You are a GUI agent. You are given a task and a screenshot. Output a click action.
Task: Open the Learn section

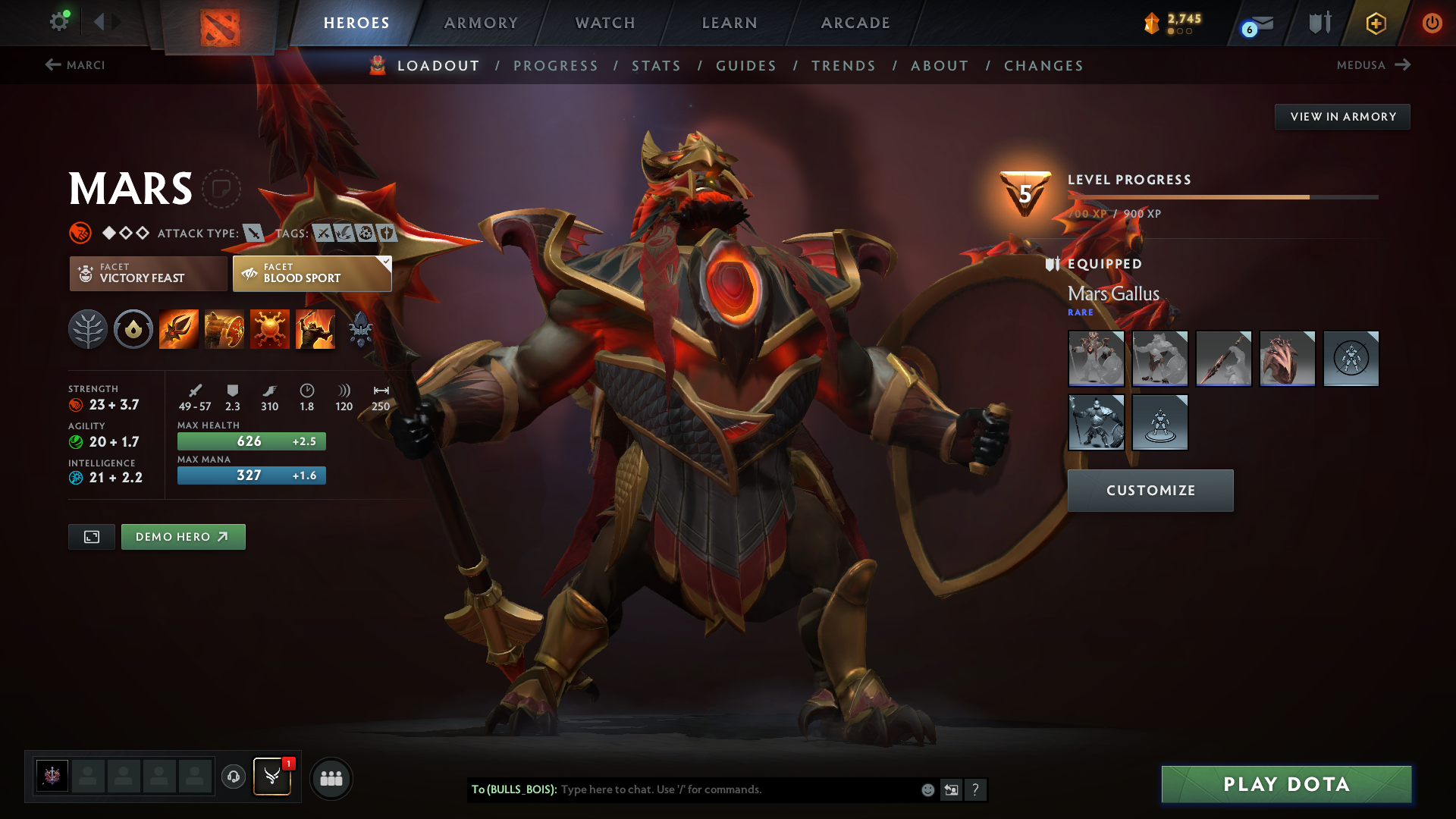(x=730, y=23)
